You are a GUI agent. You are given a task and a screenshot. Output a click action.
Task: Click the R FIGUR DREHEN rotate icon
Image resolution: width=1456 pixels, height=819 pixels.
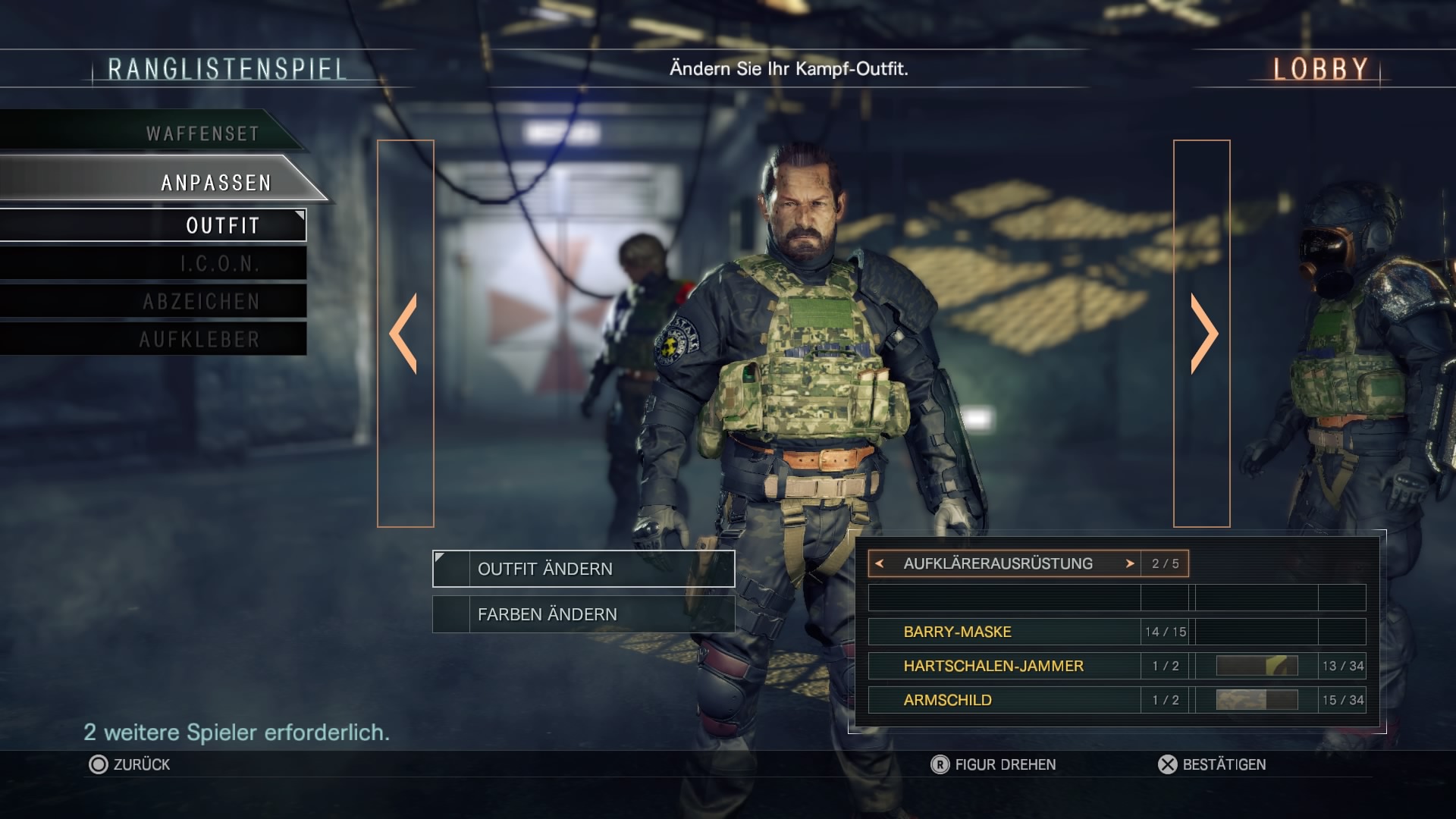pos(939,764)
